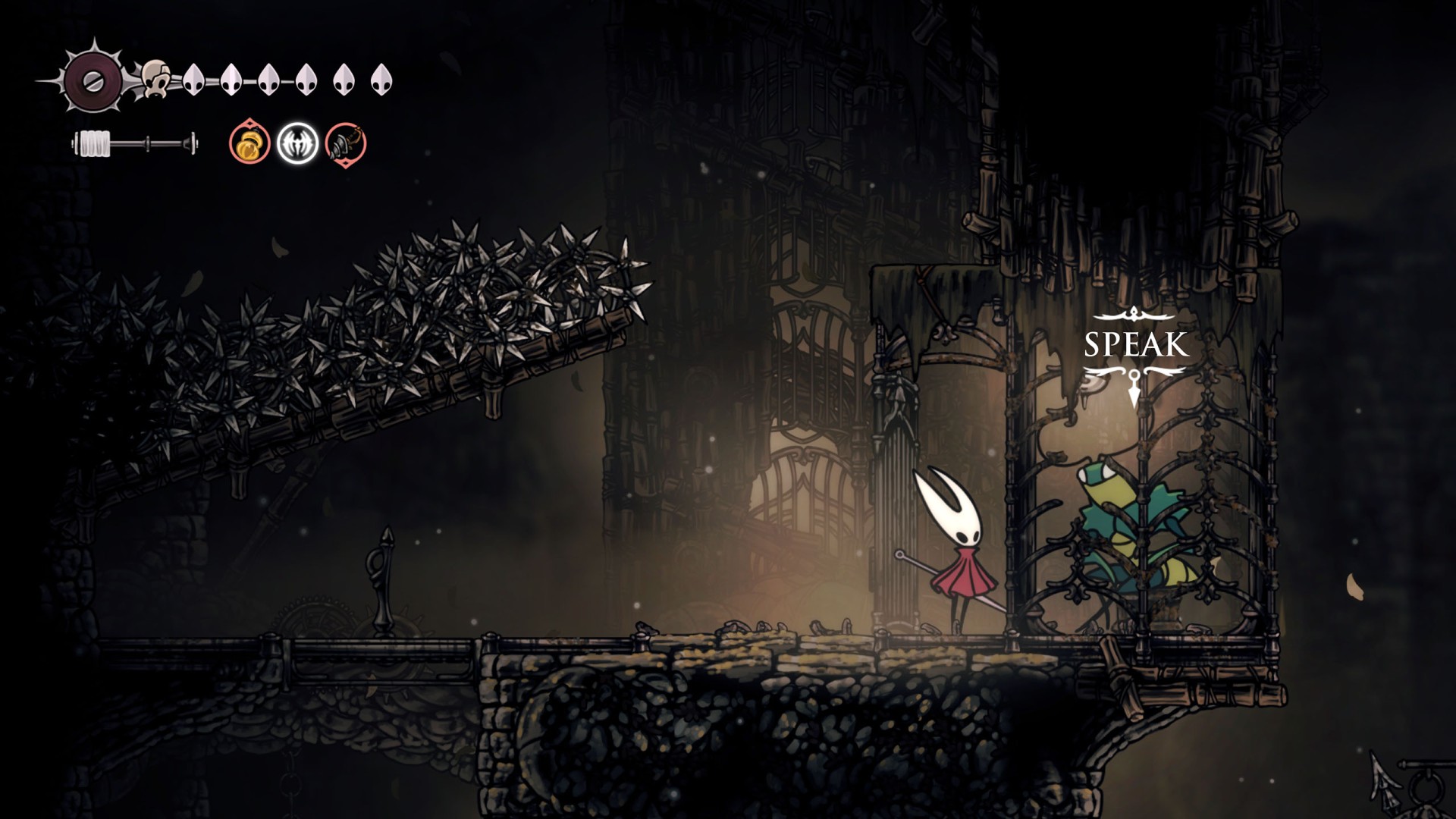Activate the glowing white silk skill icon
1456x819 pixels.
tap(297, 143)
